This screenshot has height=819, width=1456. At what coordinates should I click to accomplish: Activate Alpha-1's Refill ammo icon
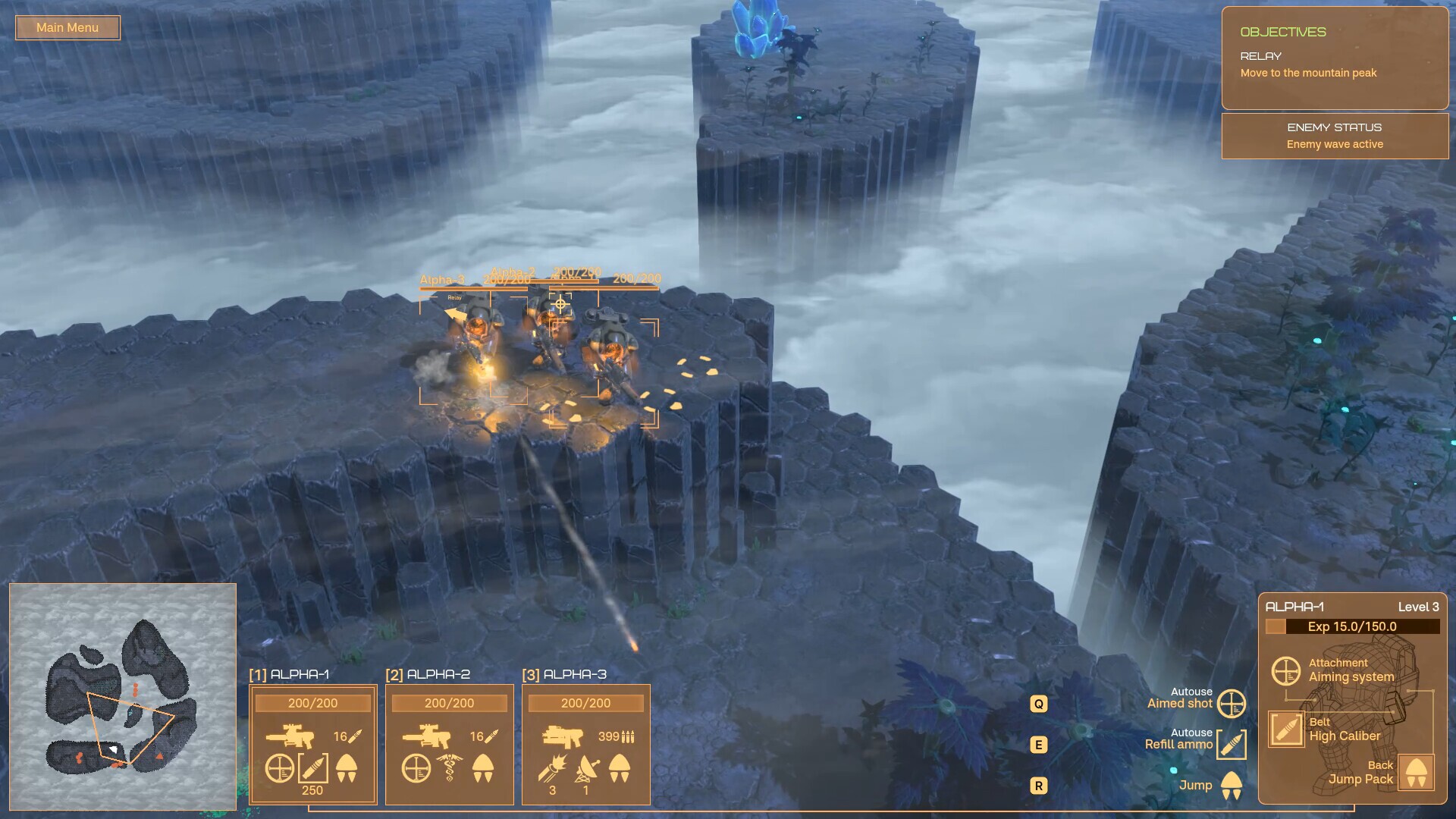pyautogui.click(x=314, y=767)
